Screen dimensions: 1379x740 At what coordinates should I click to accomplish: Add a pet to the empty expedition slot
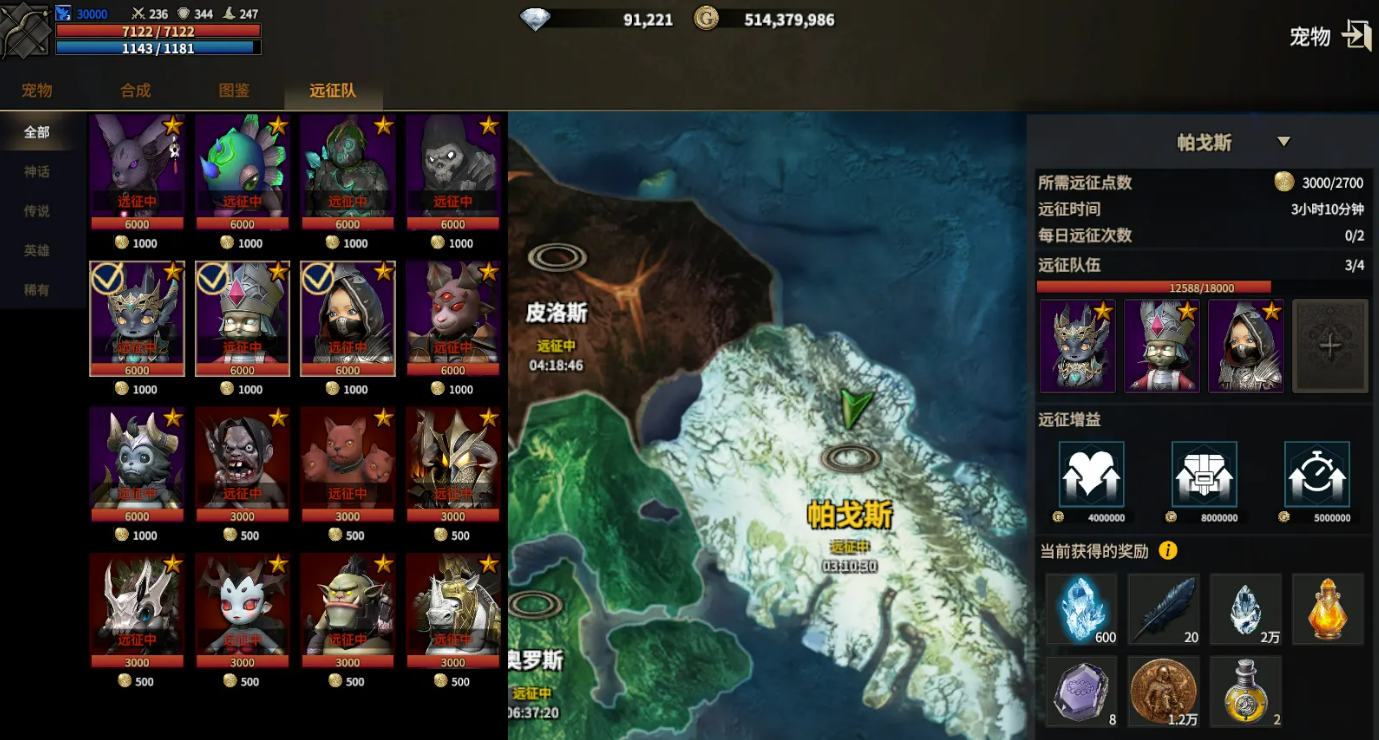click(1329, 346)
